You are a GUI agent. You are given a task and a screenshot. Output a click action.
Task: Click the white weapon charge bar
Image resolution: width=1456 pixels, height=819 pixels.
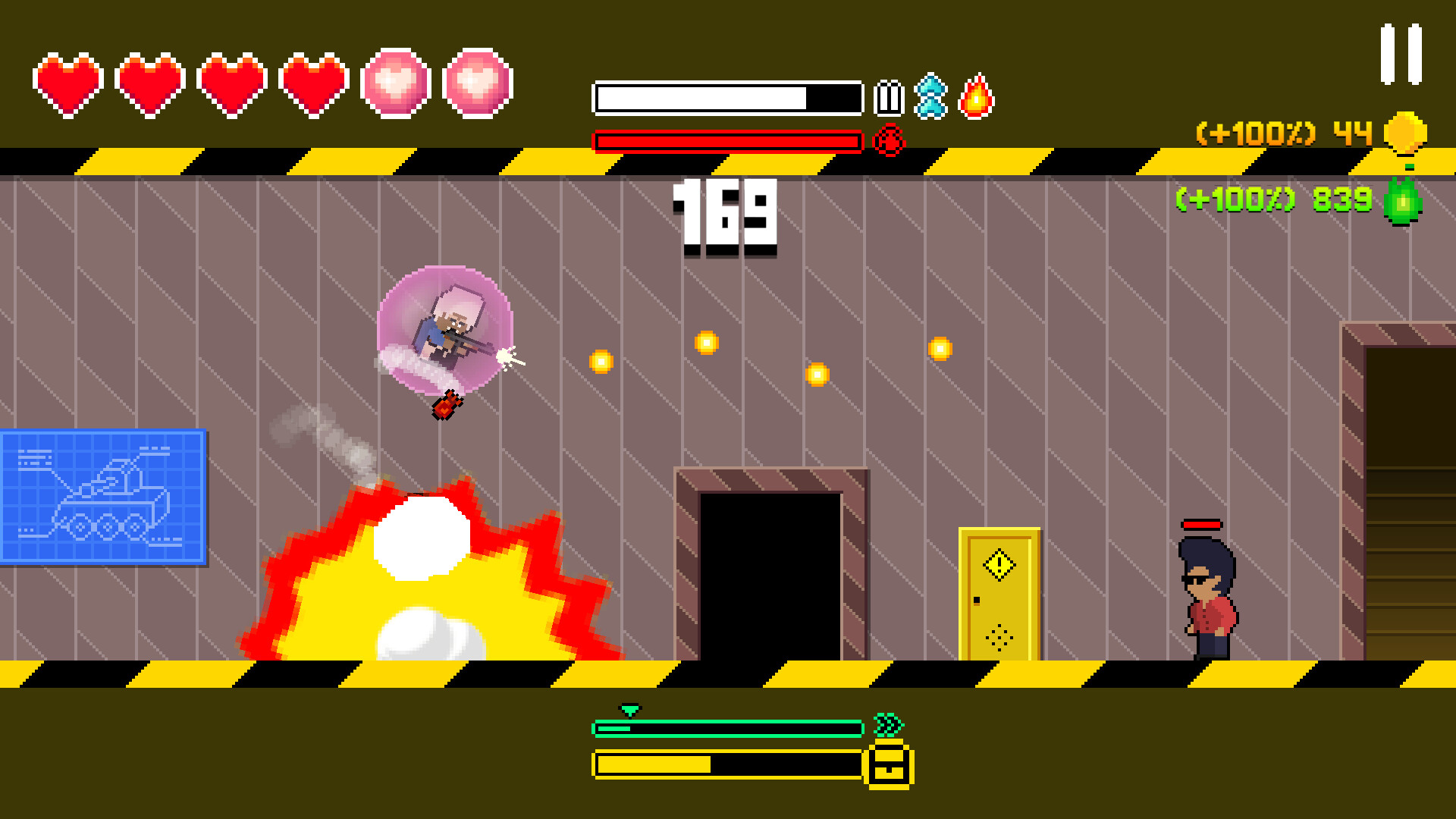[728, 97]
